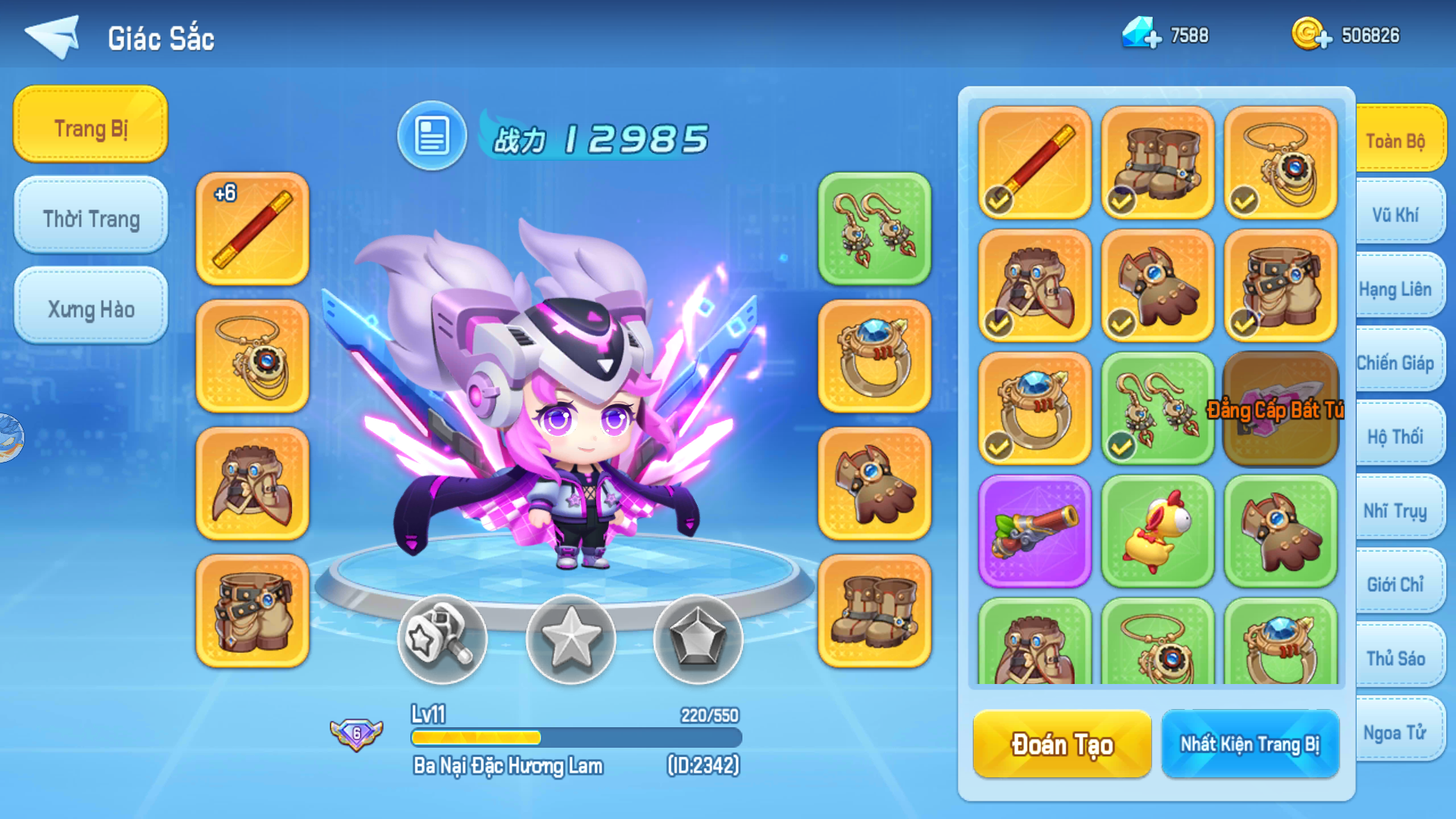This screenshot has height=819, width=1456.
Task: Tap the equipped checkmark on the inventory weapon
Action: [999, 201]
